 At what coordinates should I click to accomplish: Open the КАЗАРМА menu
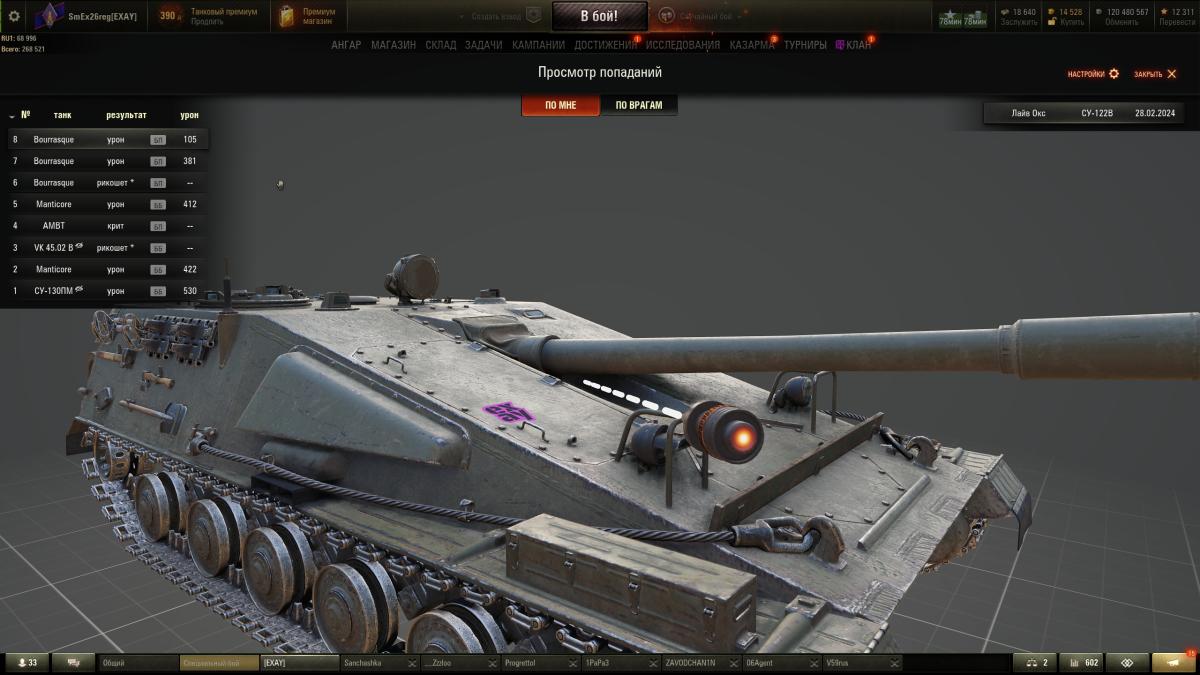pyautogui.click(x=751, y=45)
